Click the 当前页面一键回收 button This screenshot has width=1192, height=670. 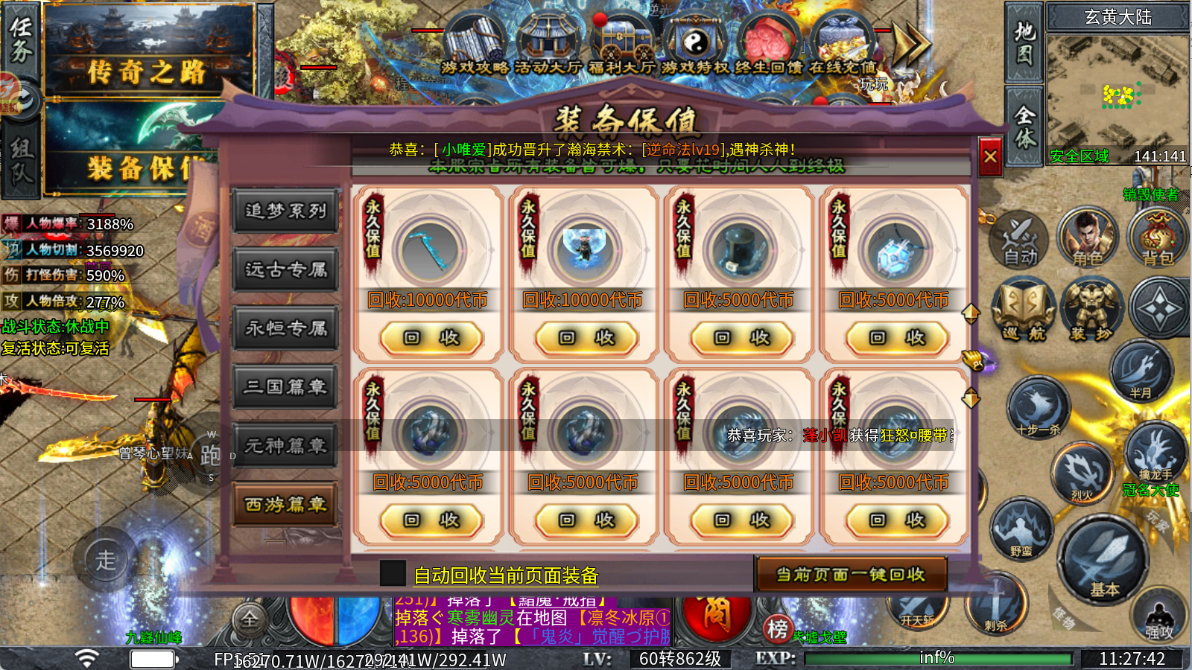tap(850, 574)
